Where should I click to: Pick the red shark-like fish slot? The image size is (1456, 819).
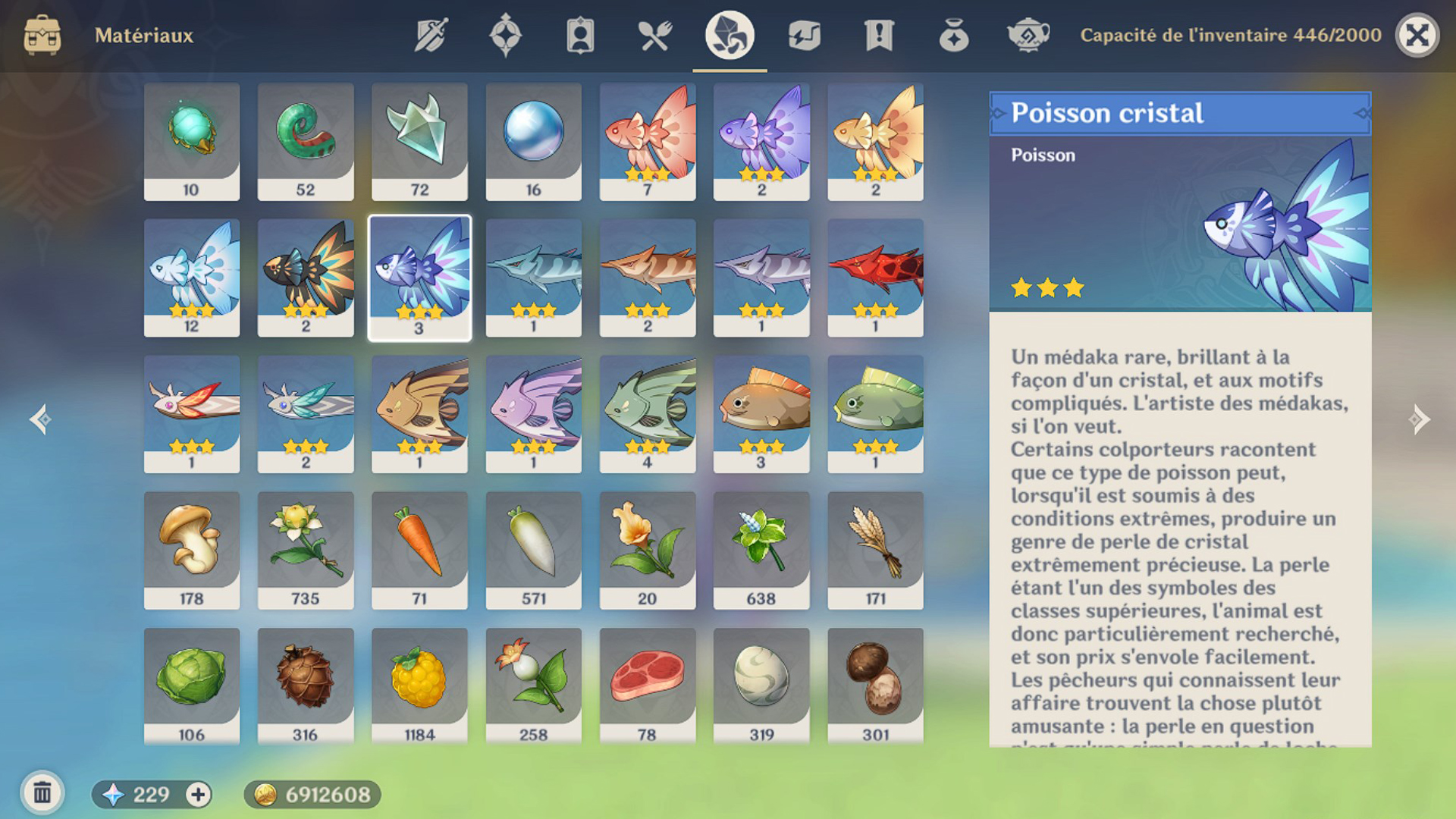coord(875,277)
